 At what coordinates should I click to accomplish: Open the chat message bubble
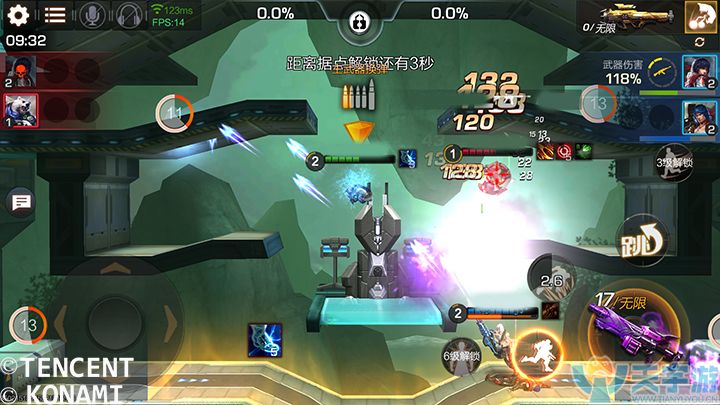click(x=19, y=203)
